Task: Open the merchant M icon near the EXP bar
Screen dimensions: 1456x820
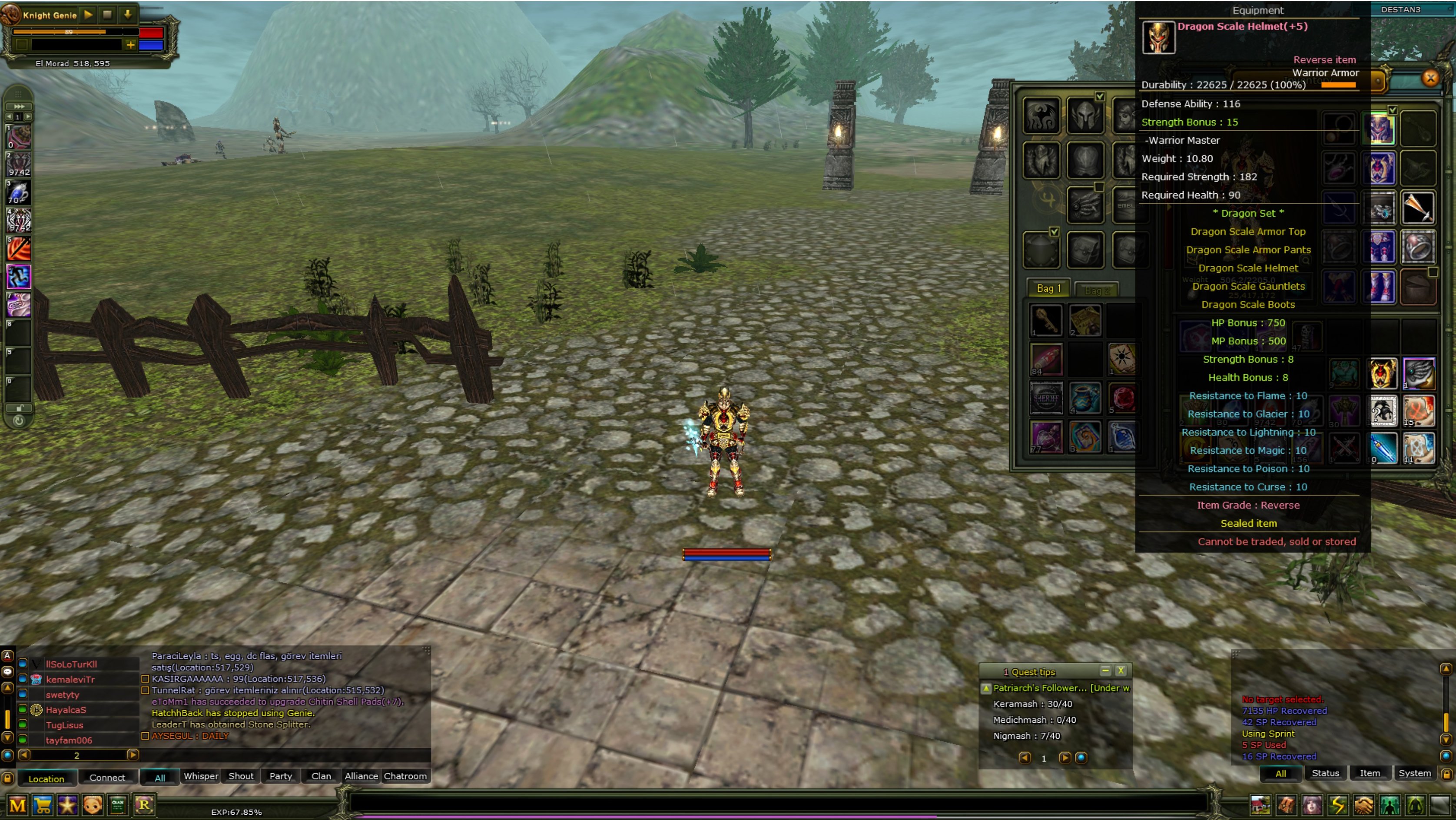Action: [17, 805]
